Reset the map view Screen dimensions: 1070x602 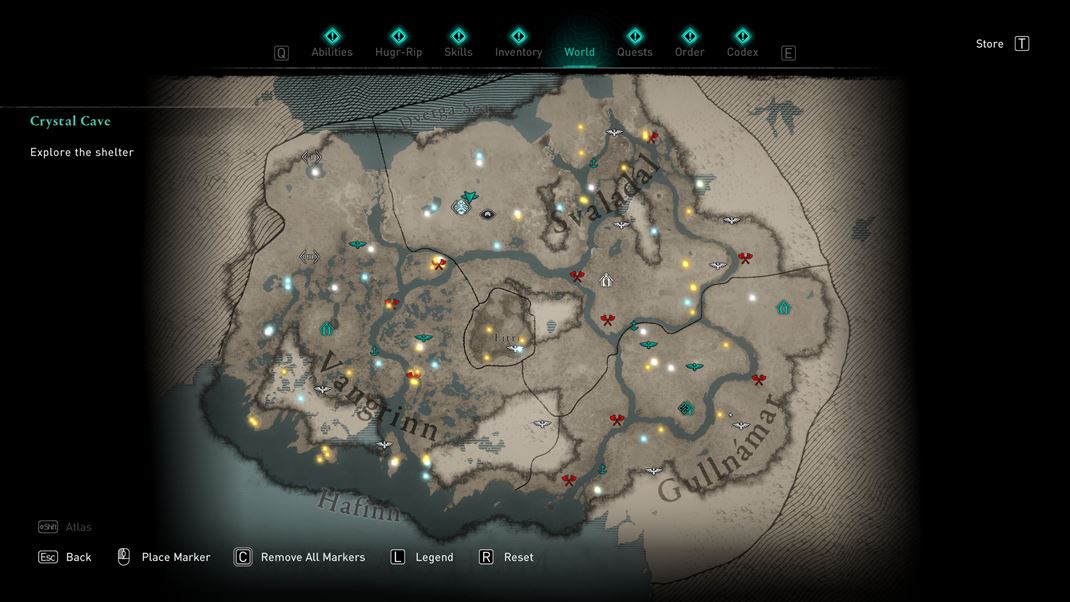click(506, 557)
